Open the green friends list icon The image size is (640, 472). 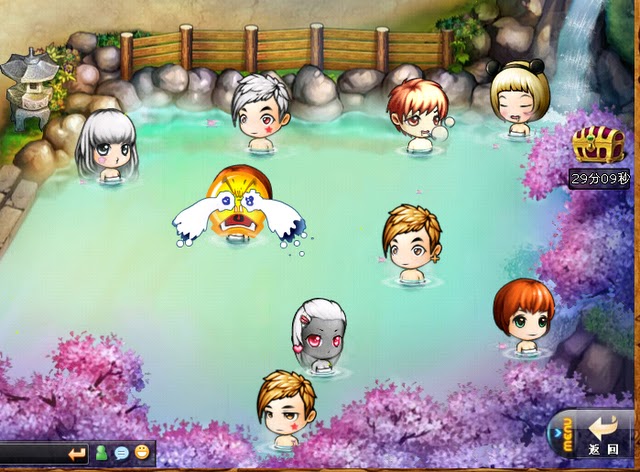(102, 454)
